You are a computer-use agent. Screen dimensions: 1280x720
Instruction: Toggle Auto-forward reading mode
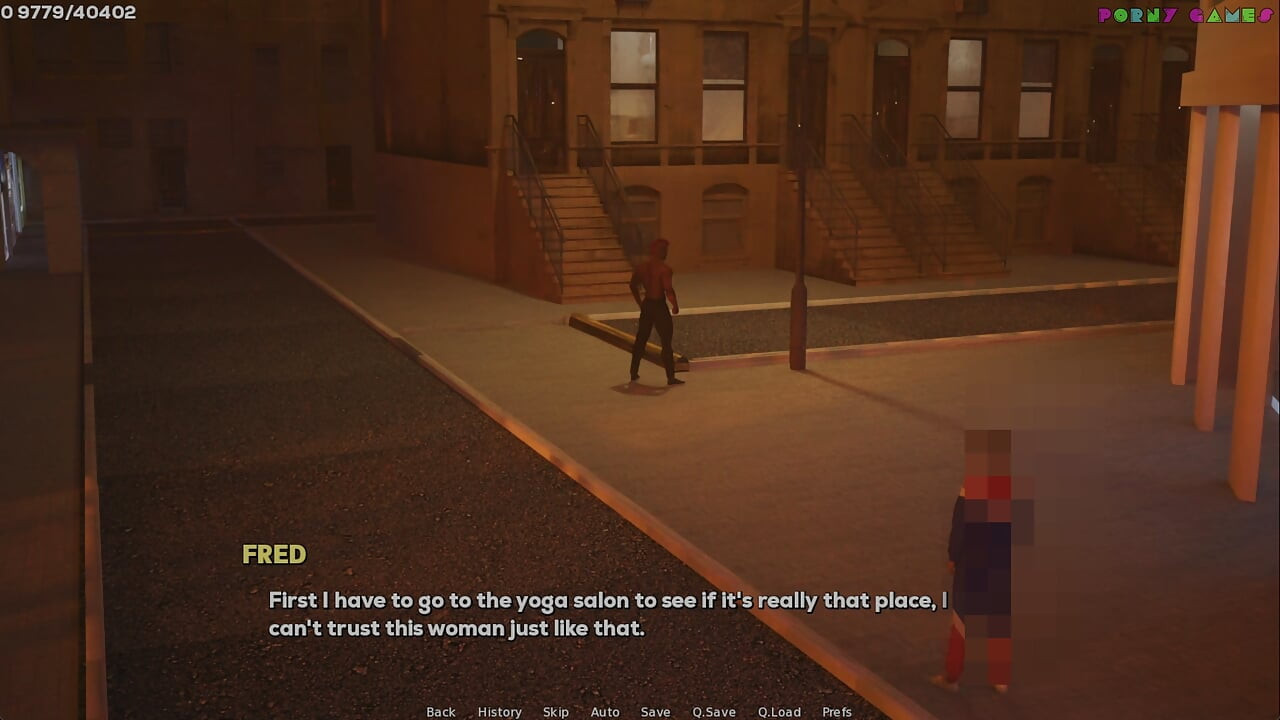pos(605,711)
